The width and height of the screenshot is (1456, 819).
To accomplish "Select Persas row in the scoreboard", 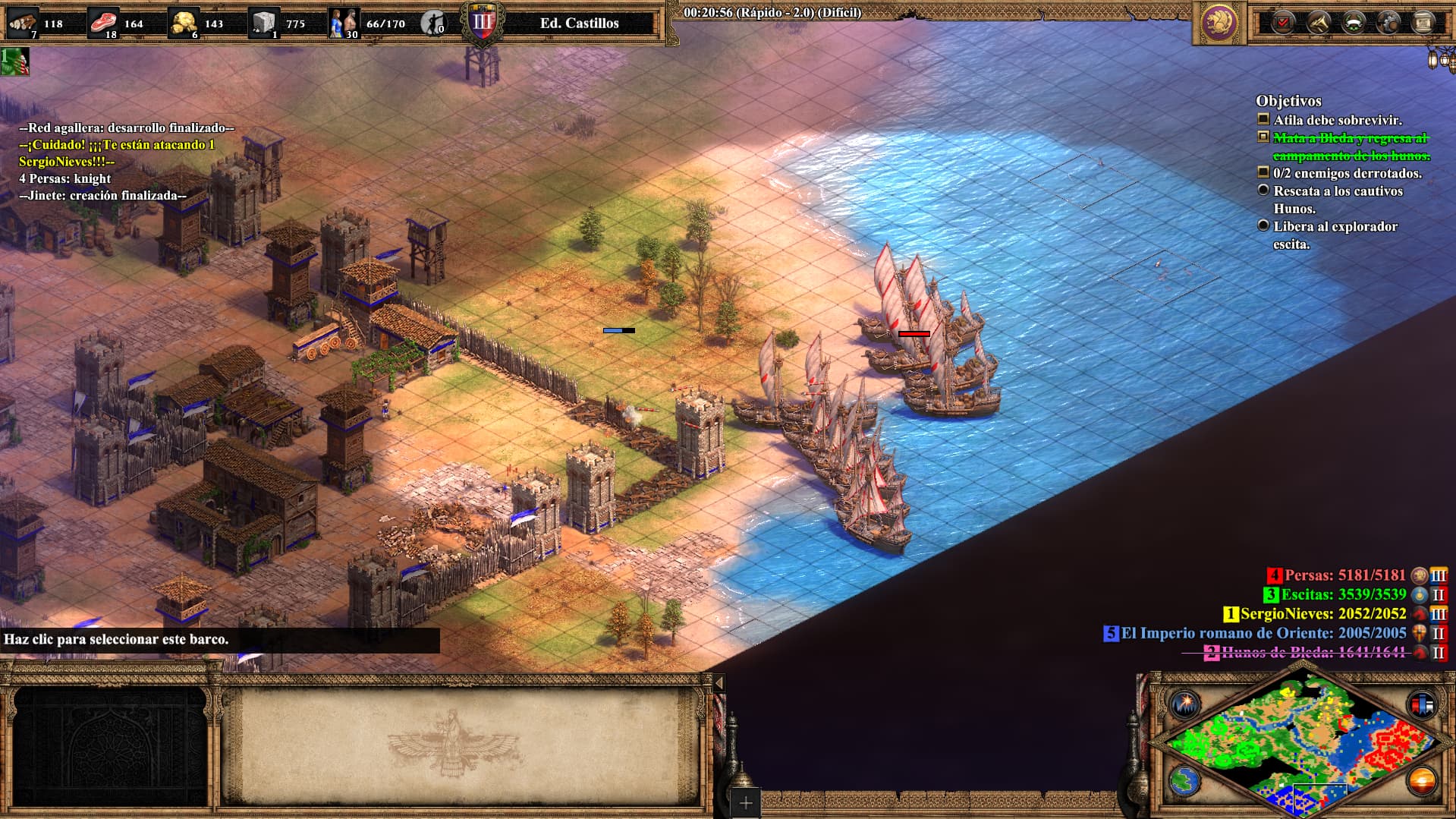I will 1344,575.
